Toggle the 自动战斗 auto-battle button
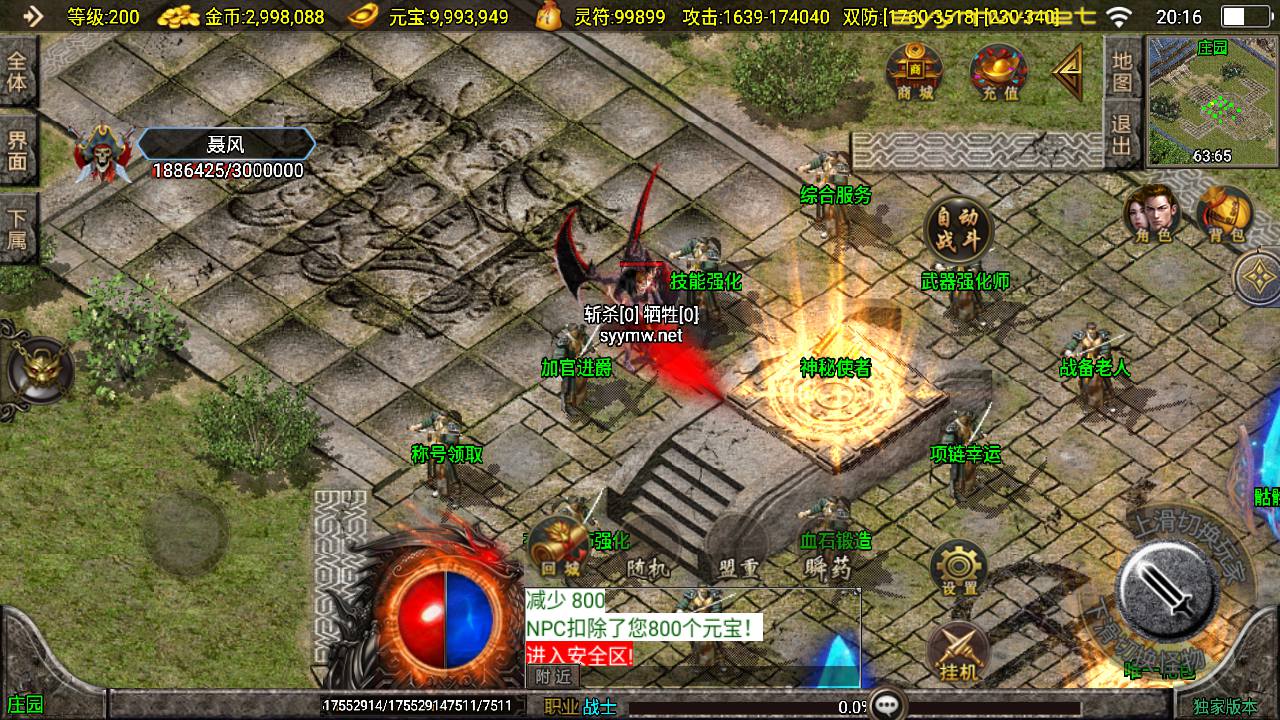Viewport: 1280px width, 720px height. (x=958, y=229)
